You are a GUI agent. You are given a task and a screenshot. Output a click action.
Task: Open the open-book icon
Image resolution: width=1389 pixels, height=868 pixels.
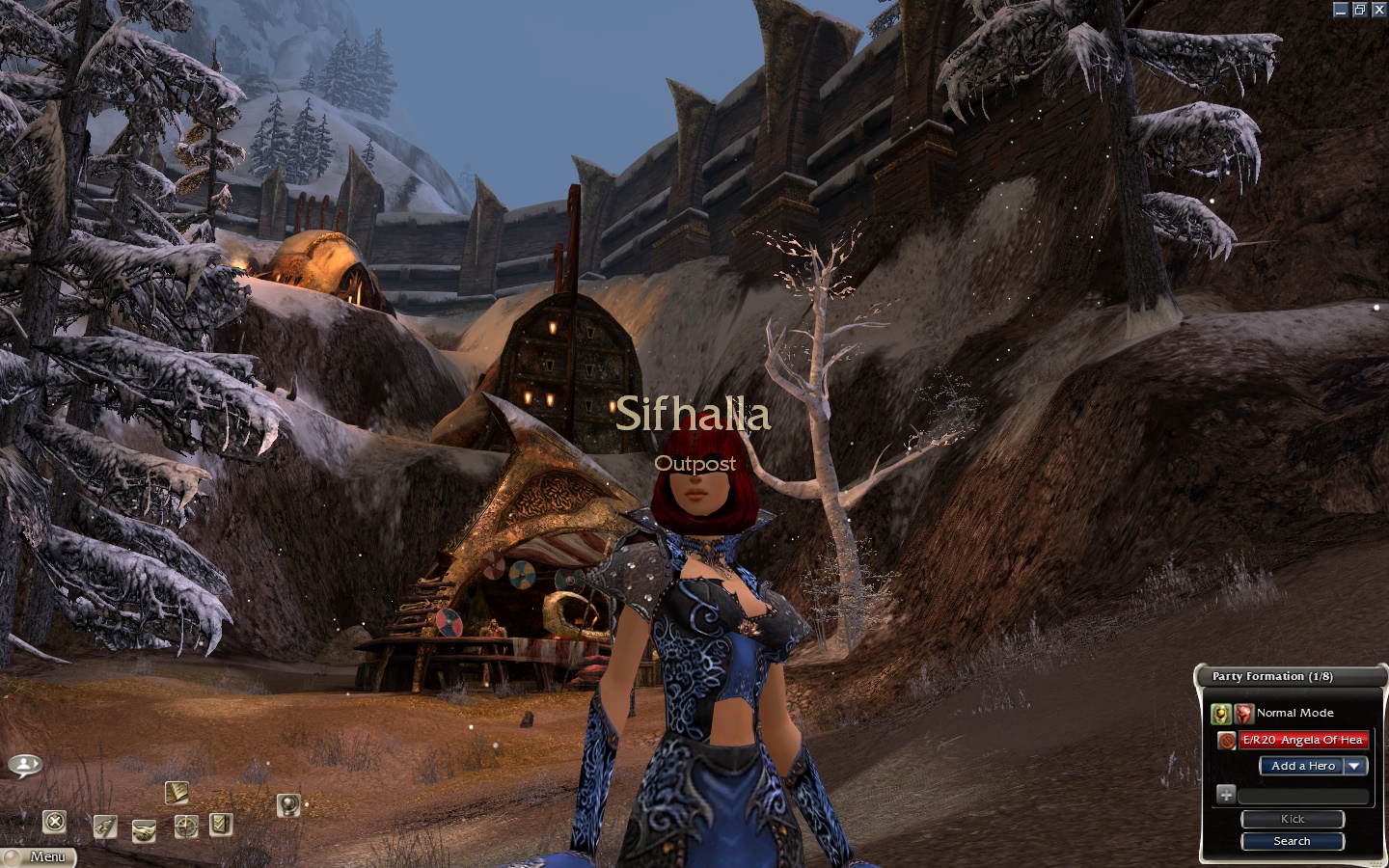(x=176, y=793)
